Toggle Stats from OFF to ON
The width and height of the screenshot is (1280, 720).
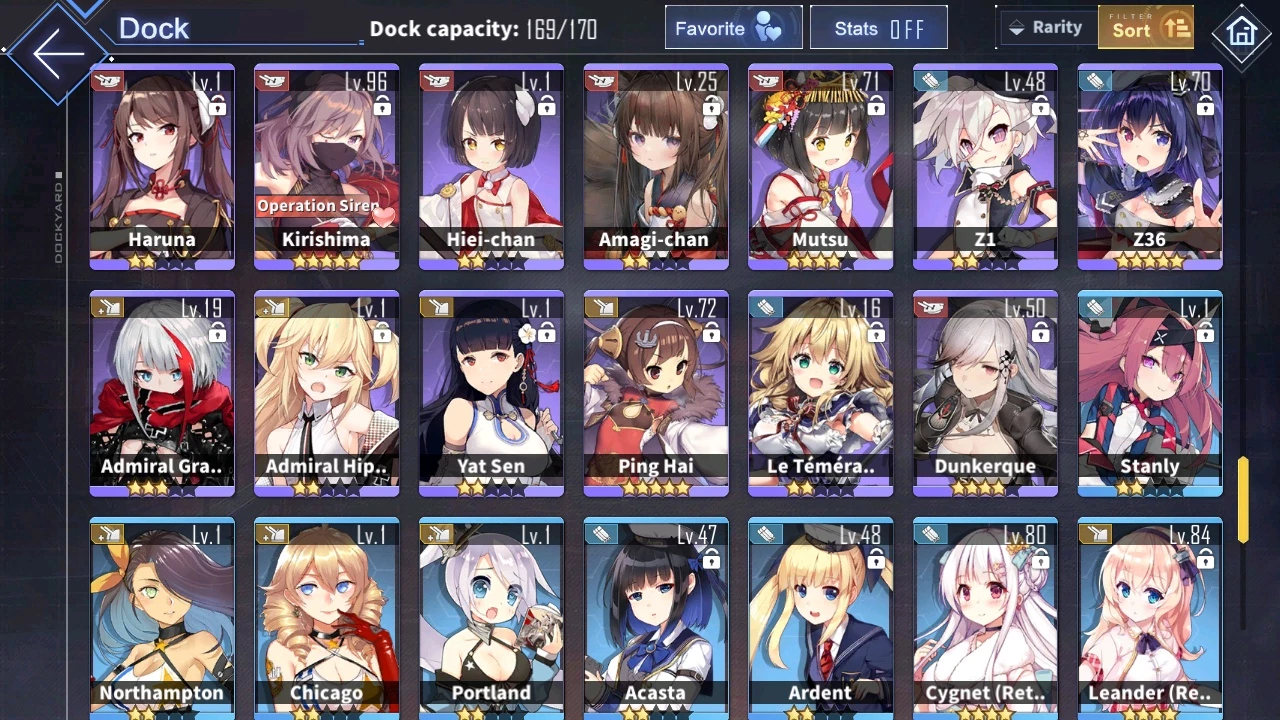(879, 27)
